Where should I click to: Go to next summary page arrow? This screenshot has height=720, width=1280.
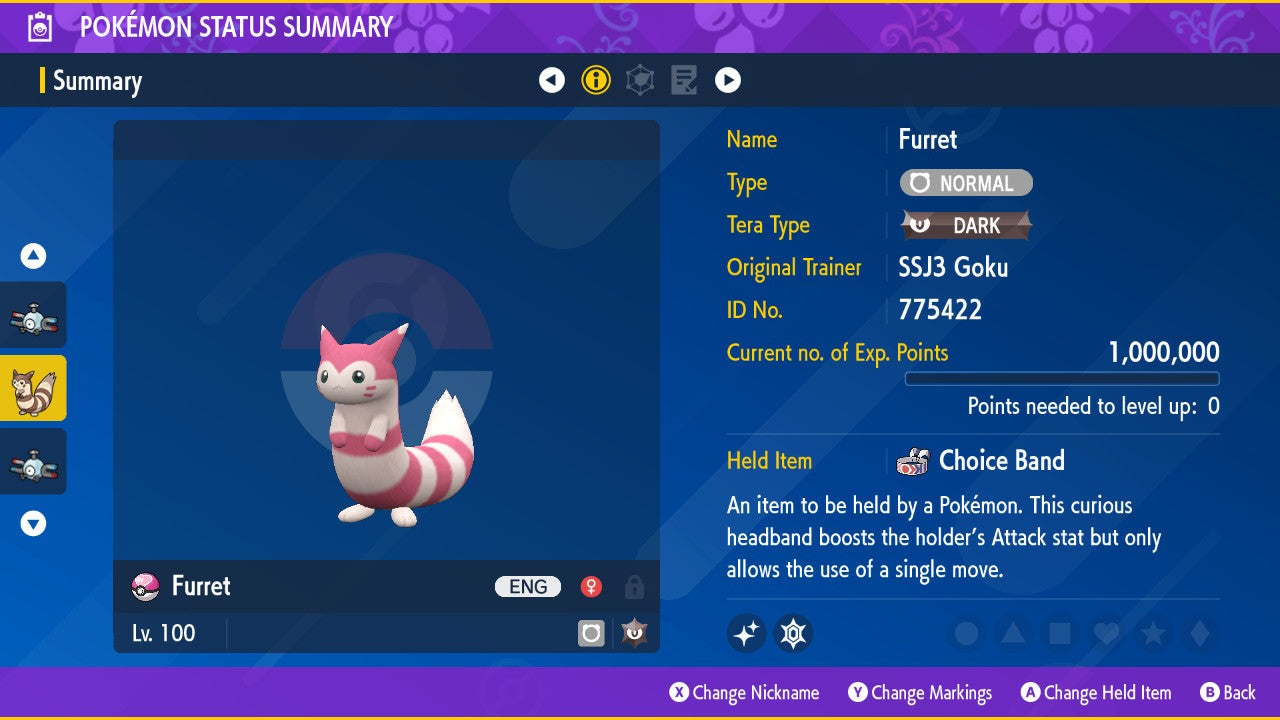pyautogui.click(x=728, y=80)
